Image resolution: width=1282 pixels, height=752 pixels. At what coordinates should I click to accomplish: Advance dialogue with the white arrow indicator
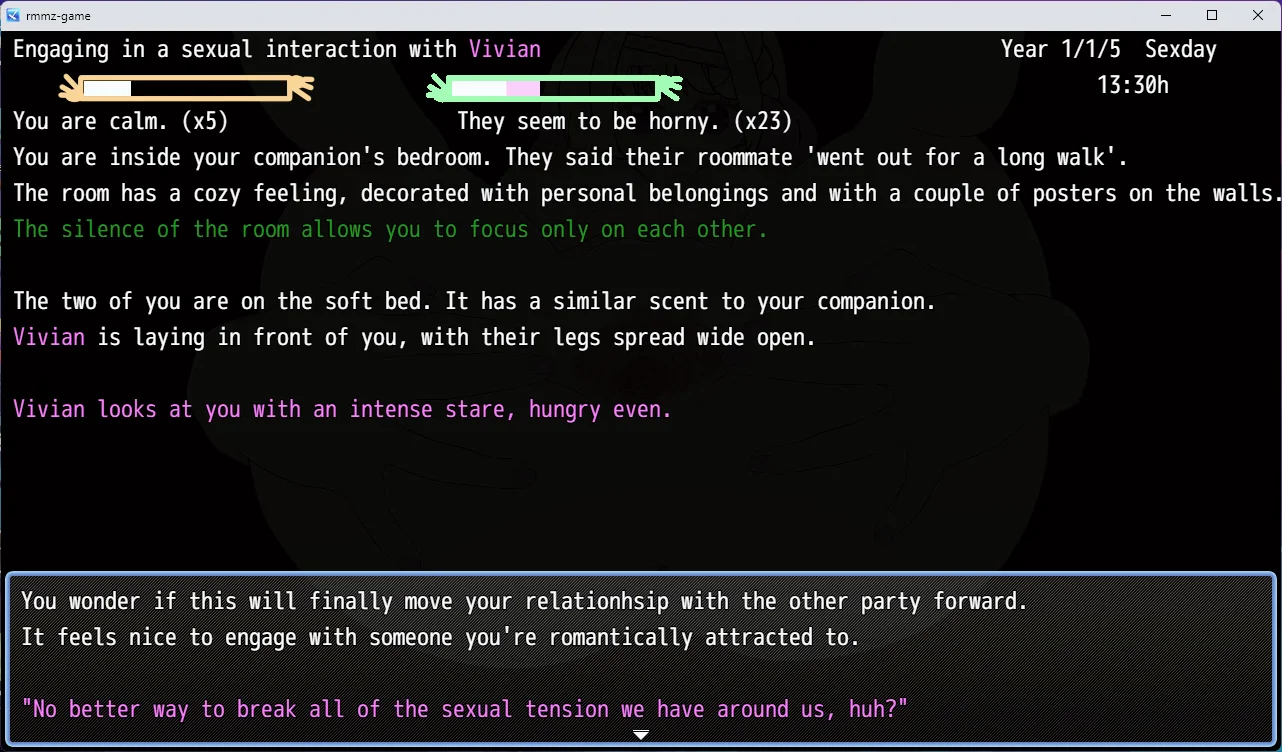tap(641, 735)
